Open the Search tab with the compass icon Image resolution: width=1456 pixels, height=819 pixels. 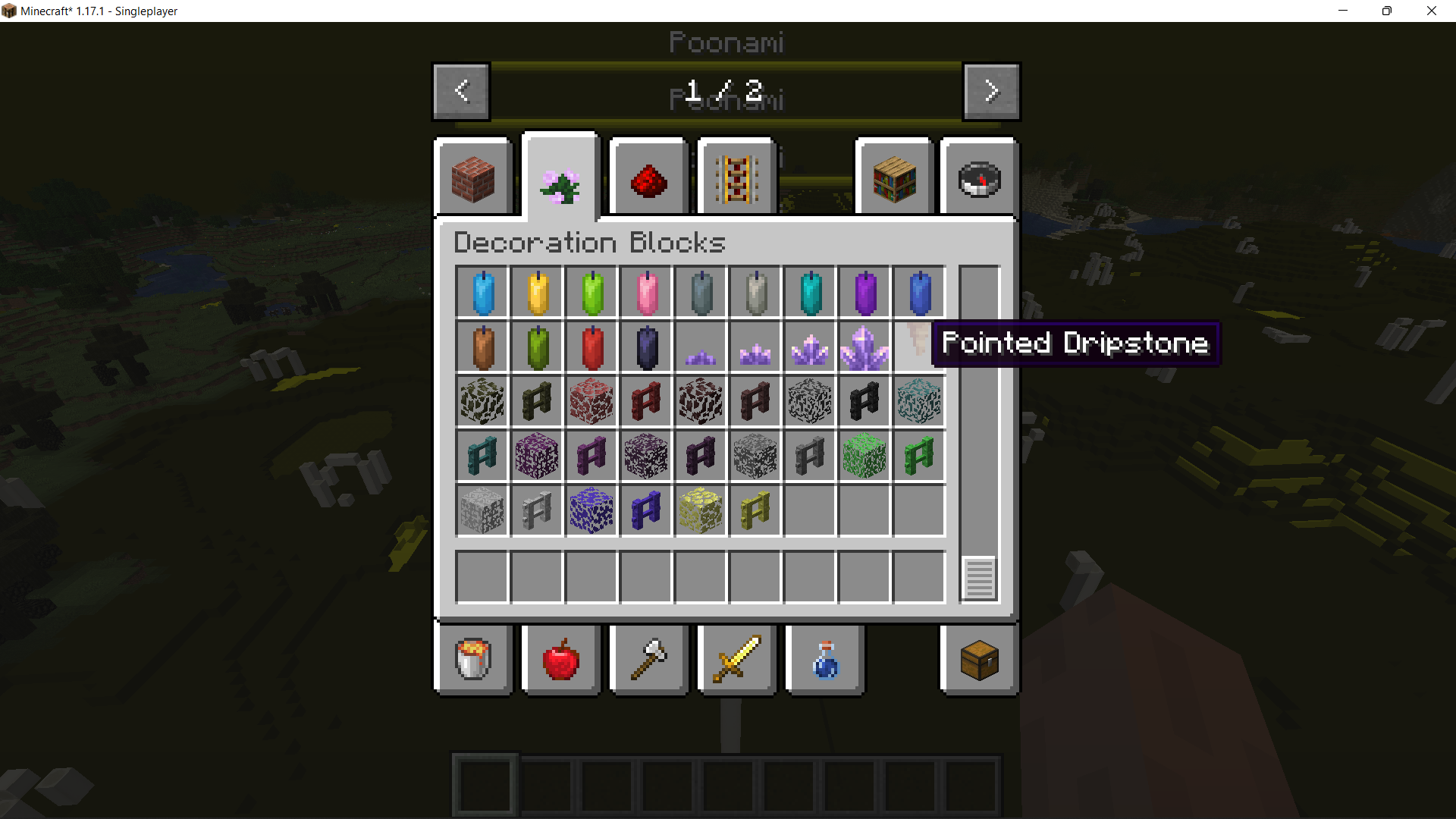coord(979,176)
